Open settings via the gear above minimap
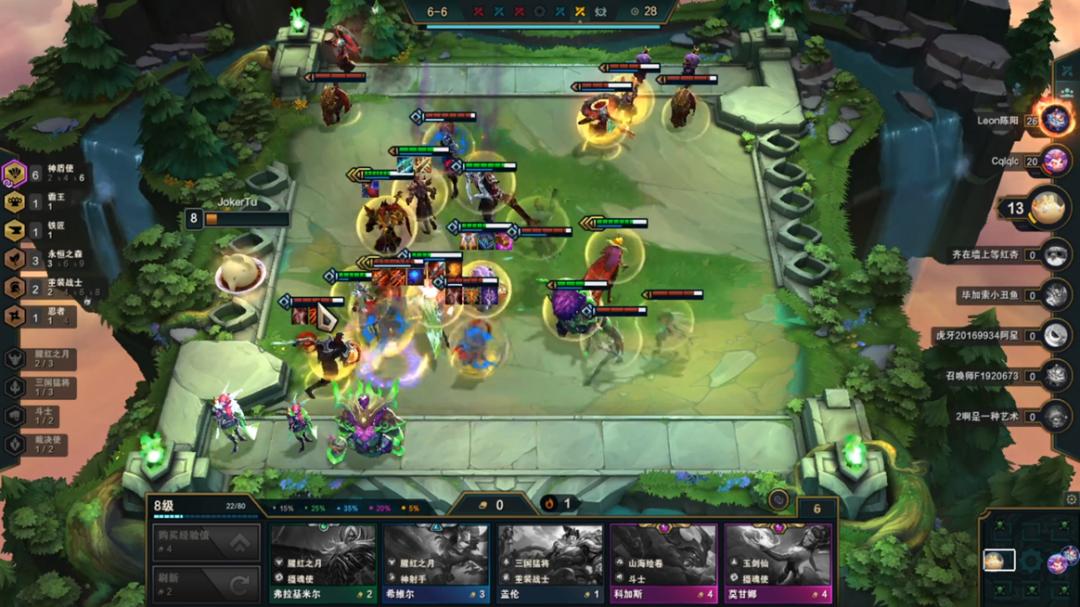1080x607 pixels. [x=1071, y=499]
